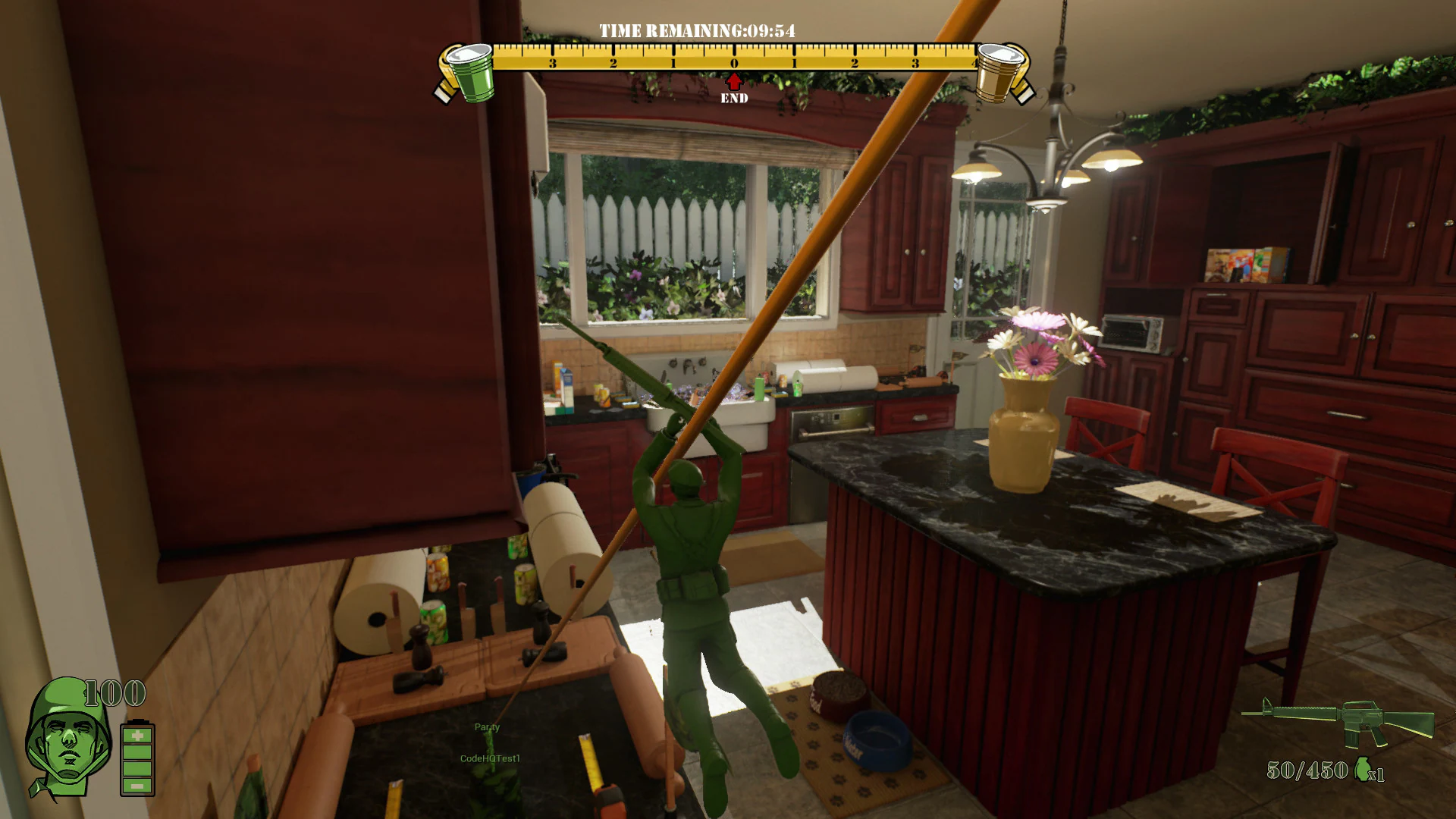Click the 4 mark near the tan cup
1456x819 pixels.
click(x=973, y=64)
